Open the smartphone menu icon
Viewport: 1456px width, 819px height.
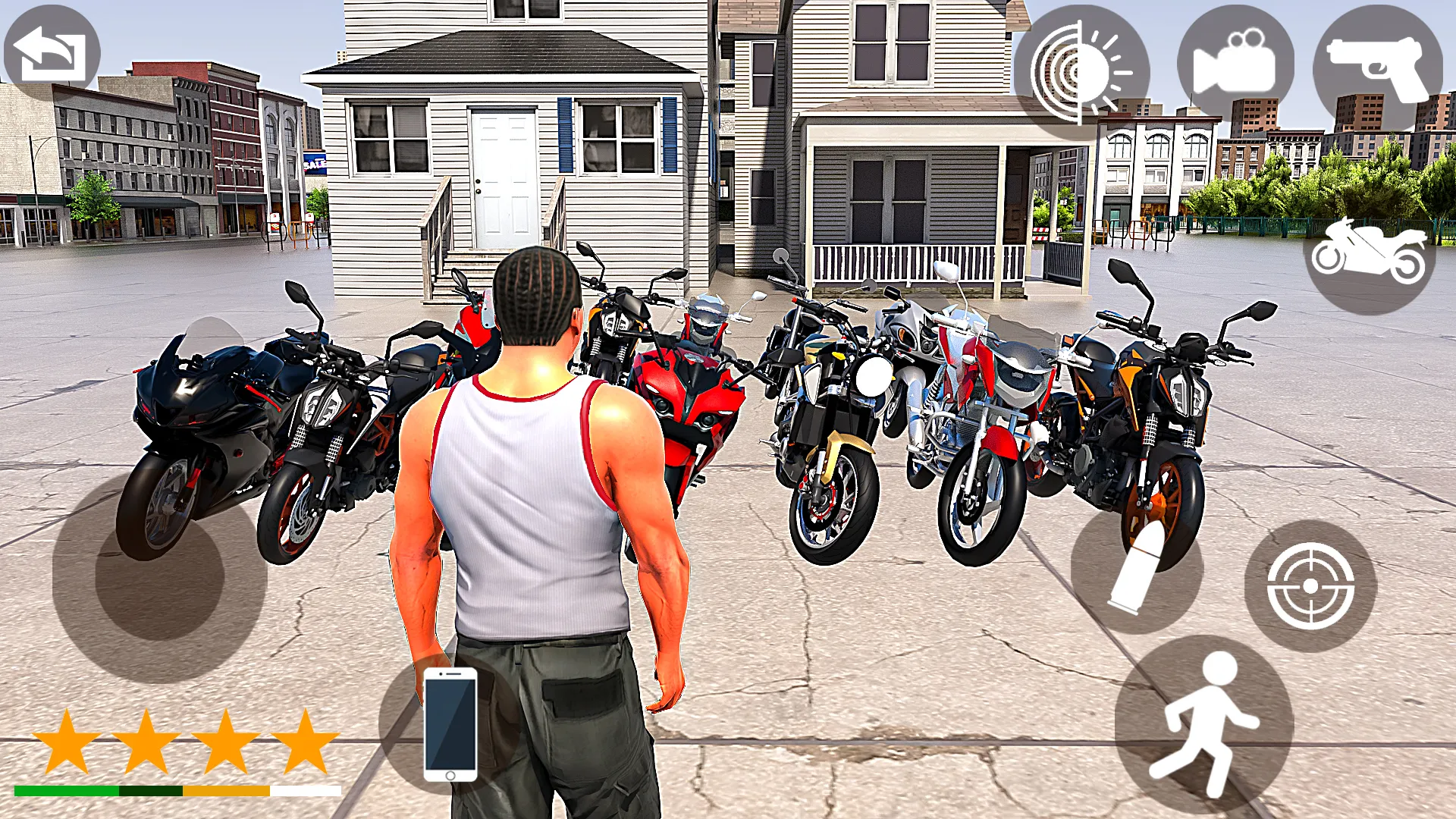[450, 724]
